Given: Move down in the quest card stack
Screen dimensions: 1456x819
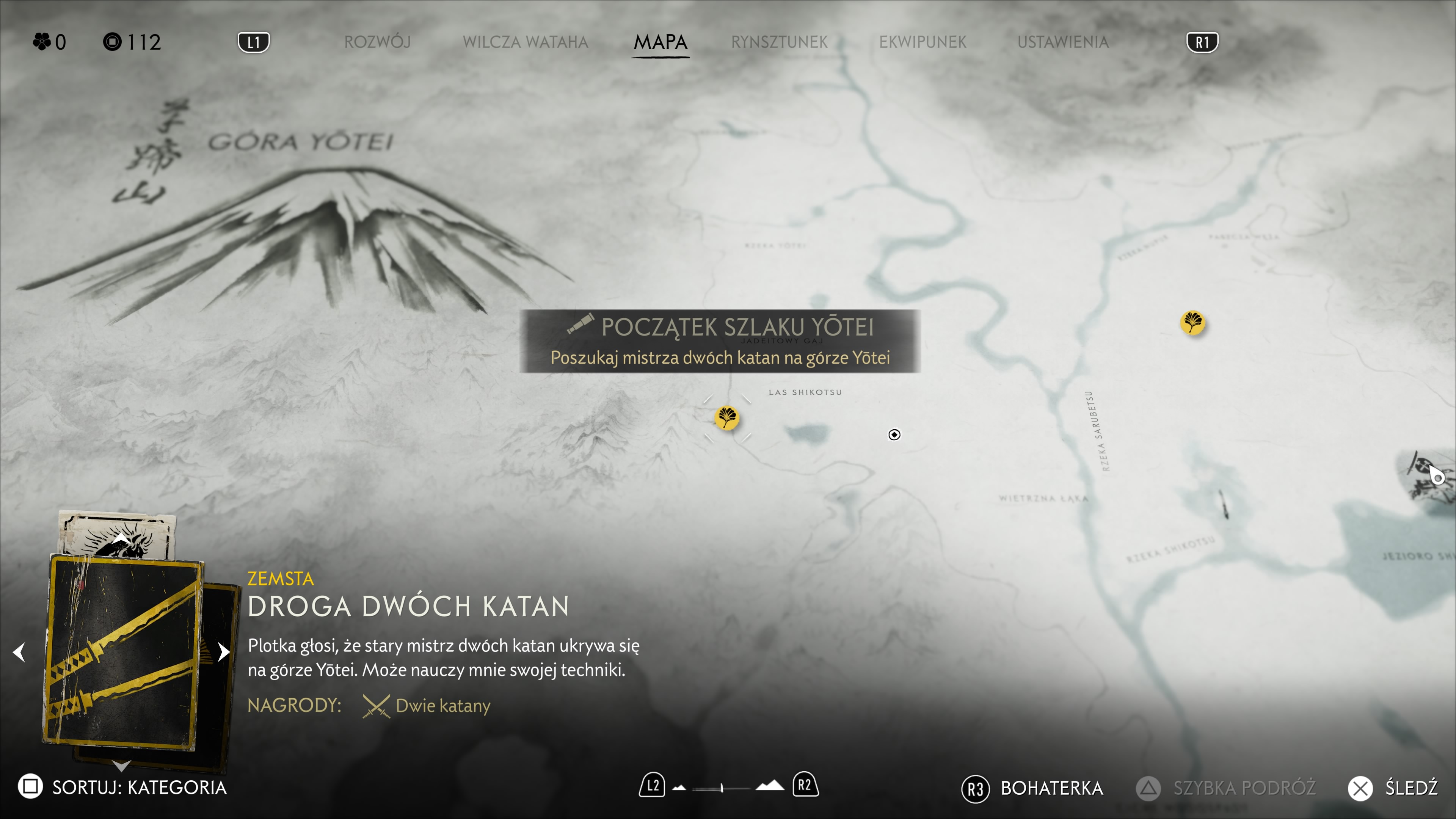Looking at the screenshot, I should 121,766.
